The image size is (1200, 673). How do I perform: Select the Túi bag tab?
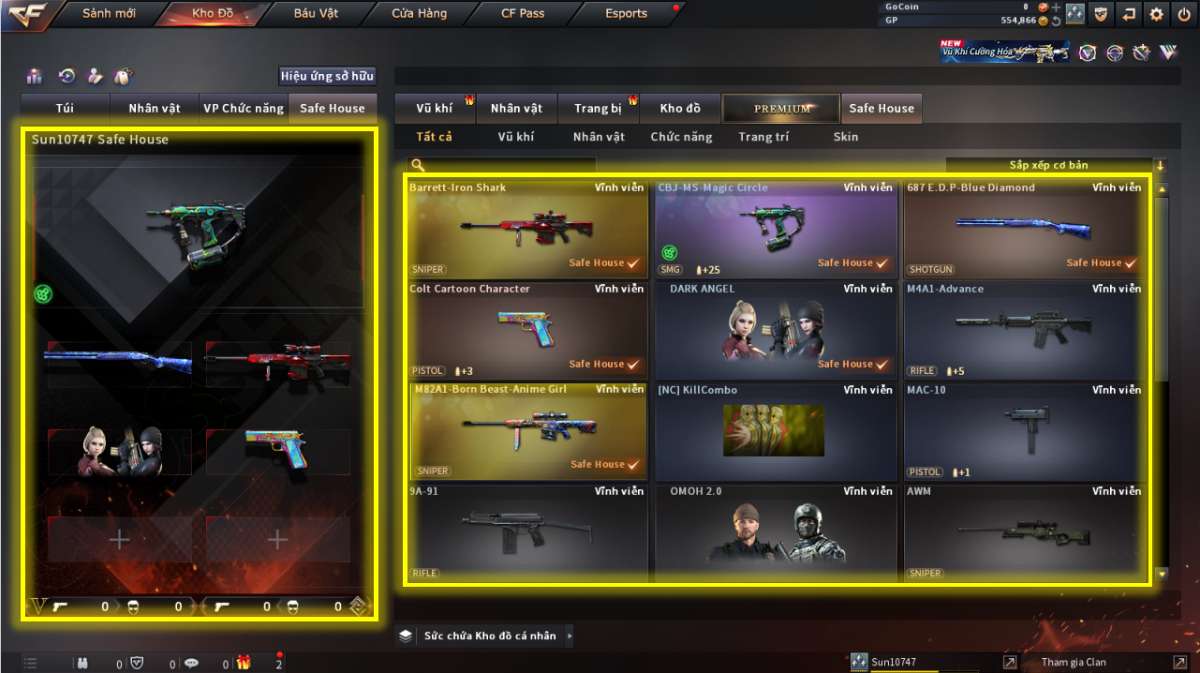65,108
